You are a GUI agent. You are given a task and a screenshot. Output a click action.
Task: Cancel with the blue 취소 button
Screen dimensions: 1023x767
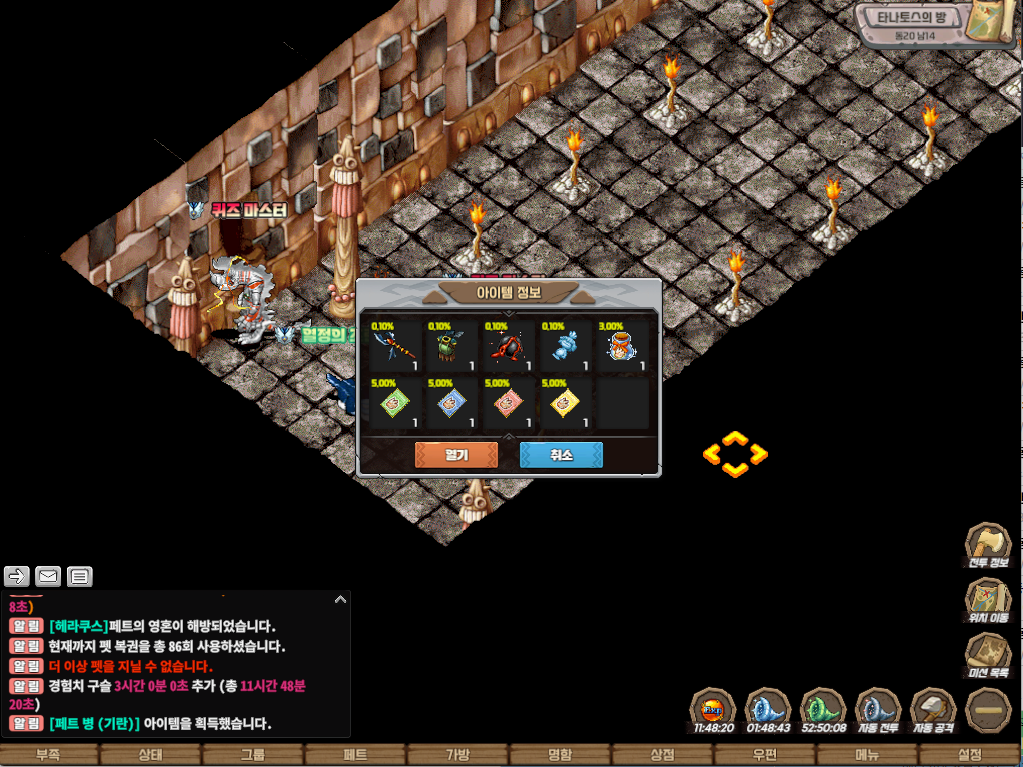(561, 455)
